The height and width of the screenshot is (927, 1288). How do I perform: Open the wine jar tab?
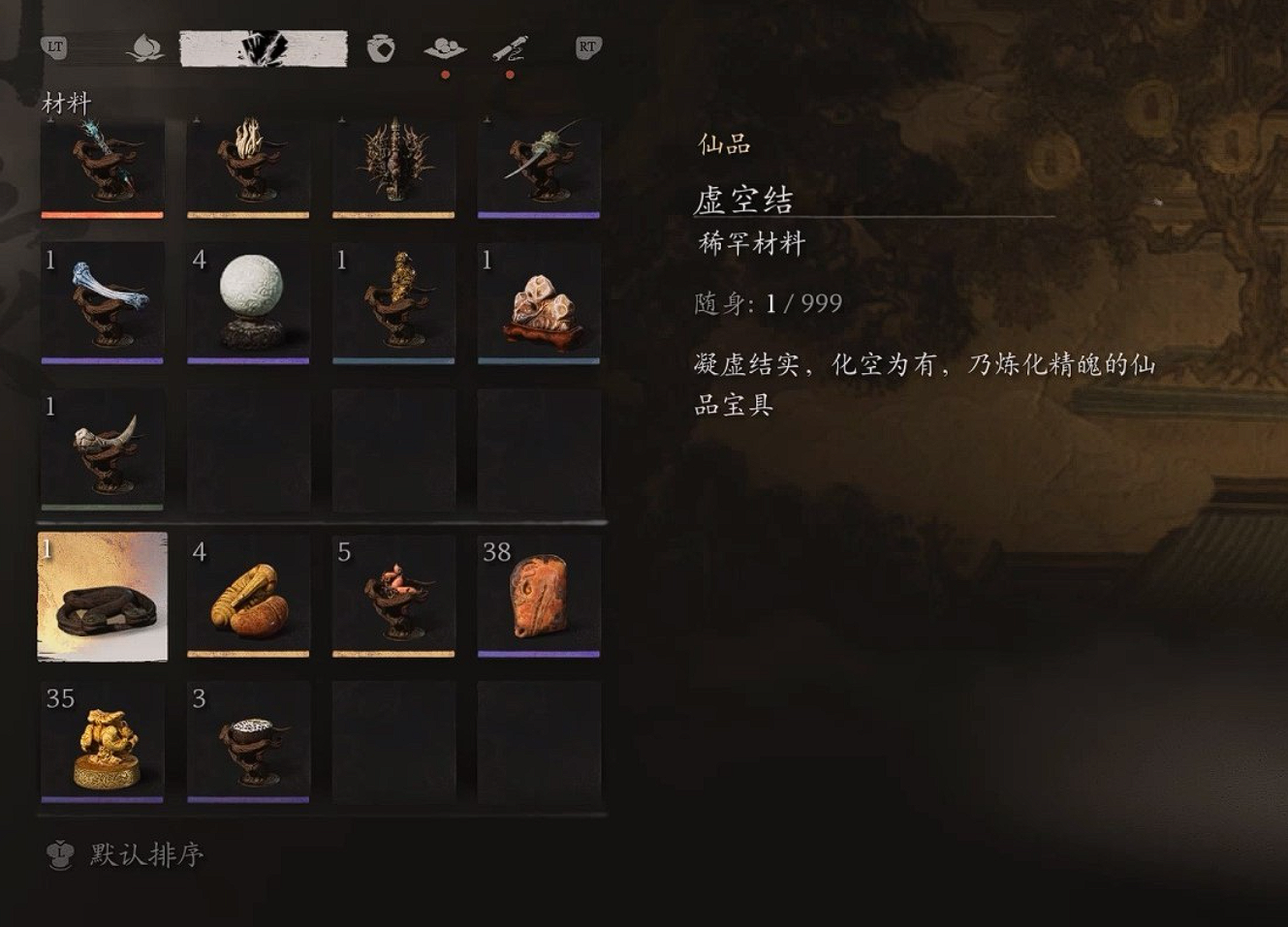[x=381, y=47]
